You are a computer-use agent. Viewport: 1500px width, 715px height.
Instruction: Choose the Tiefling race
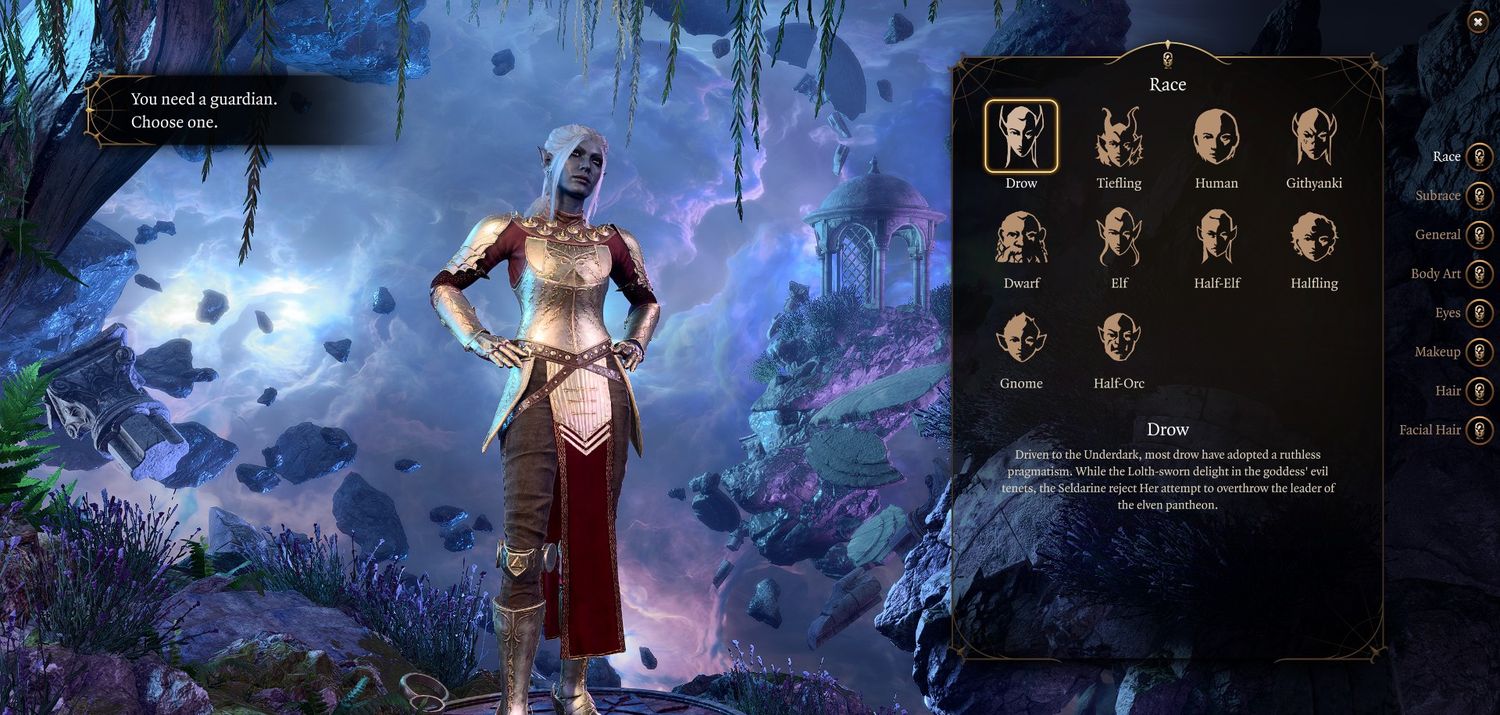(1119, 136)
